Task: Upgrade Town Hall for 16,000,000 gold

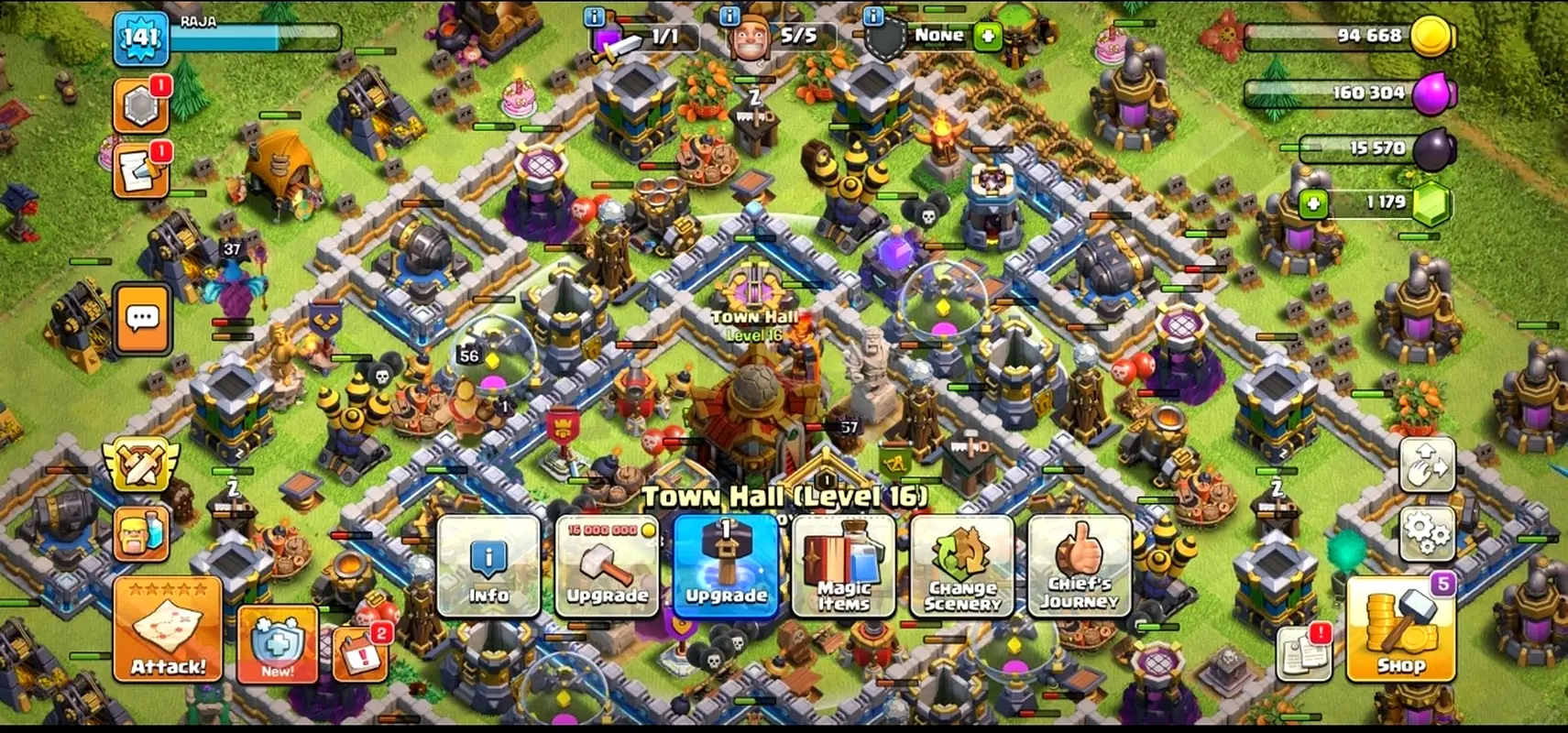Action: (607, 565)
